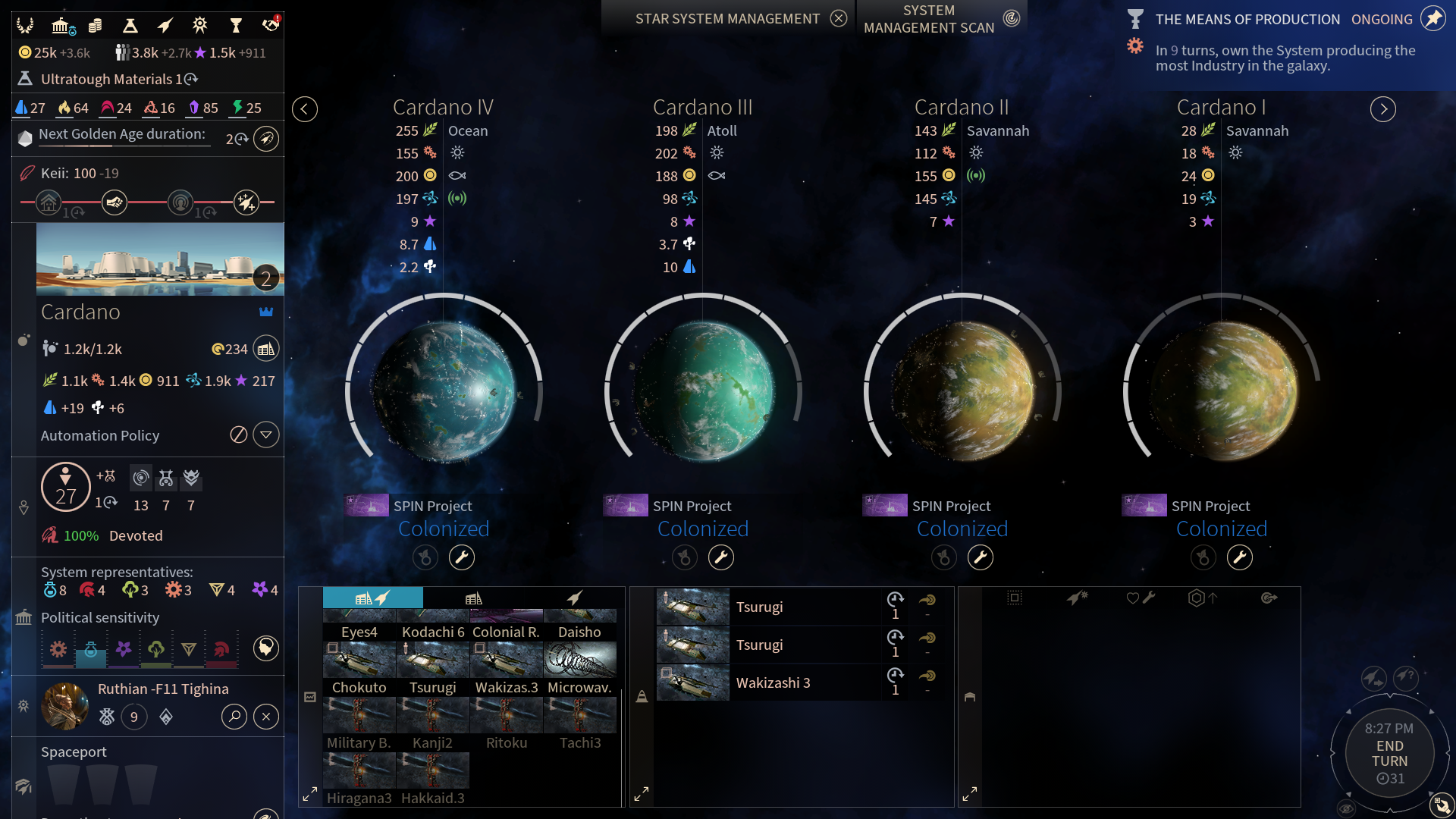This screenshot has width=1456, height=819.
Task: Open the system buildings icon beside 234
Action: [x=266, y=349]
